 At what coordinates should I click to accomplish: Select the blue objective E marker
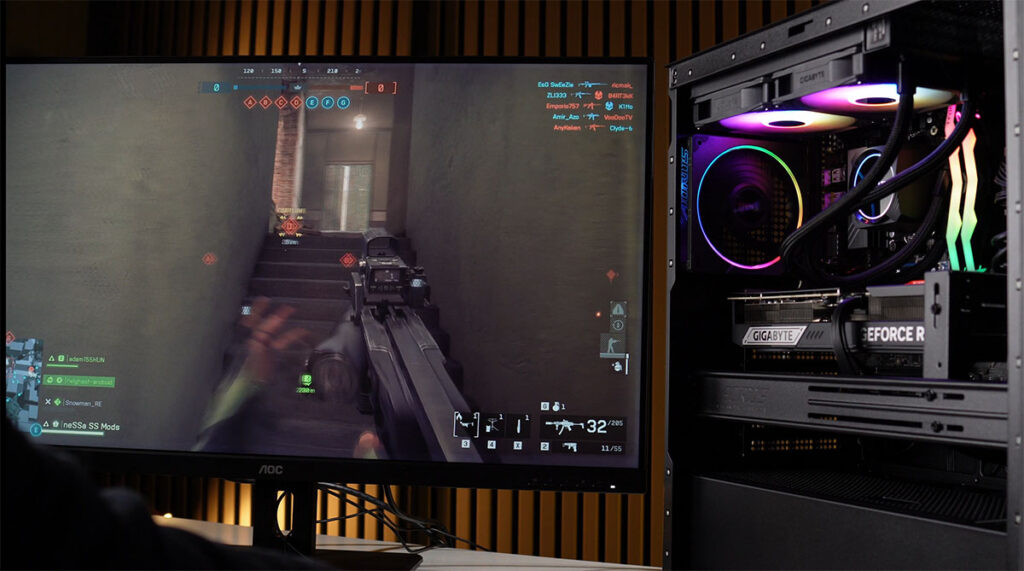point(312,102)
